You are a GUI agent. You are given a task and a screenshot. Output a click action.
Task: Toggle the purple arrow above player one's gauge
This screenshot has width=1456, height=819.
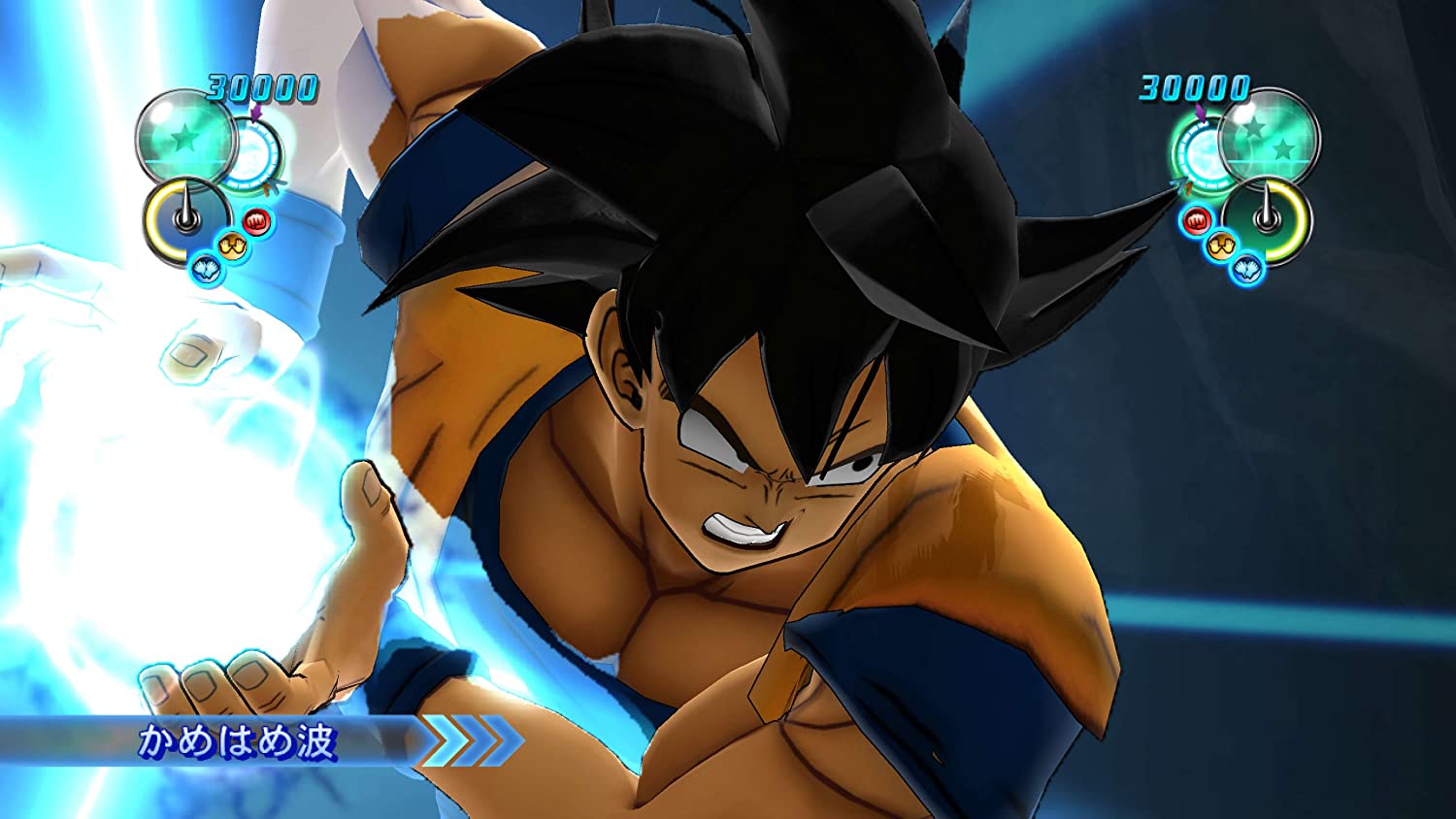(254, 112)
